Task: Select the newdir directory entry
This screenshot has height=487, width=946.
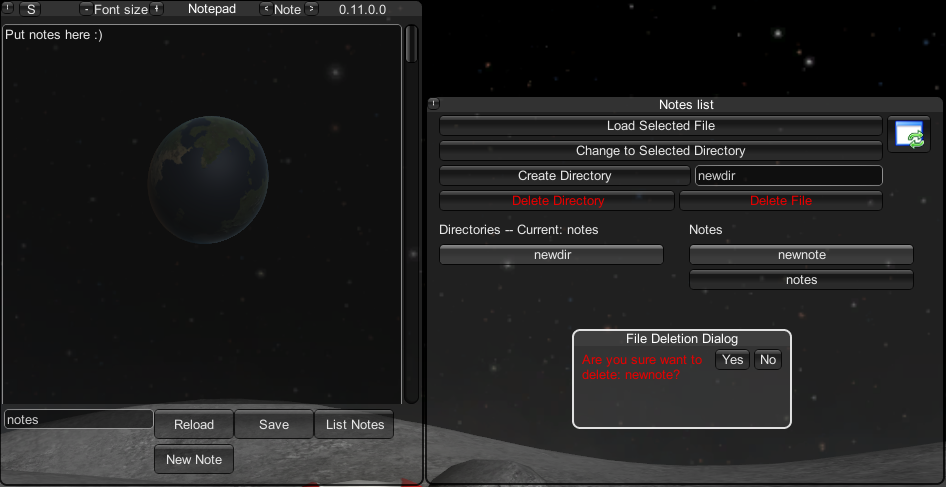Action: pos(551,255)
